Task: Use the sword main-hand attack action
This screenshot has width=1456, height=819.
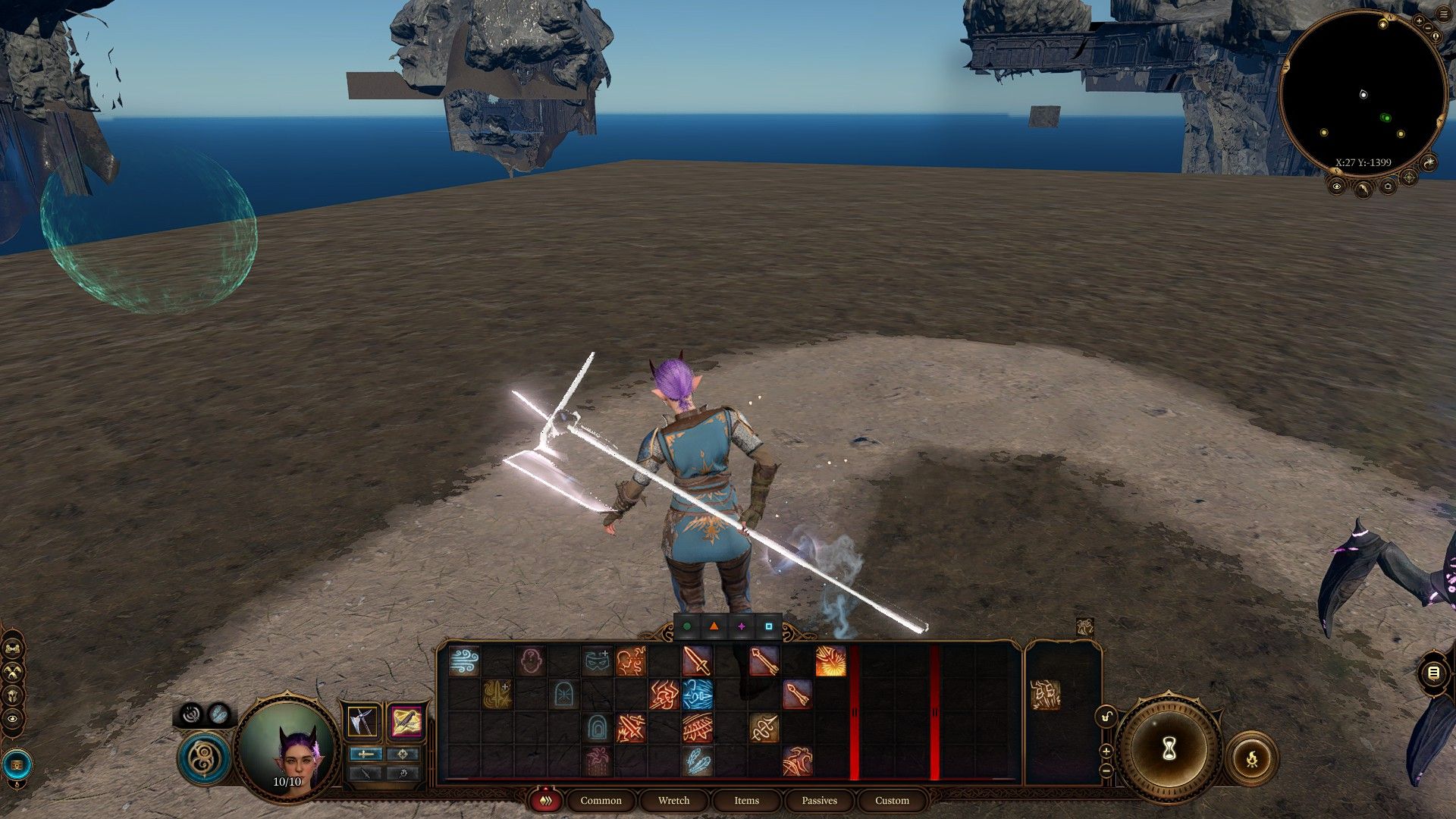Action: [x=697, y=661]
